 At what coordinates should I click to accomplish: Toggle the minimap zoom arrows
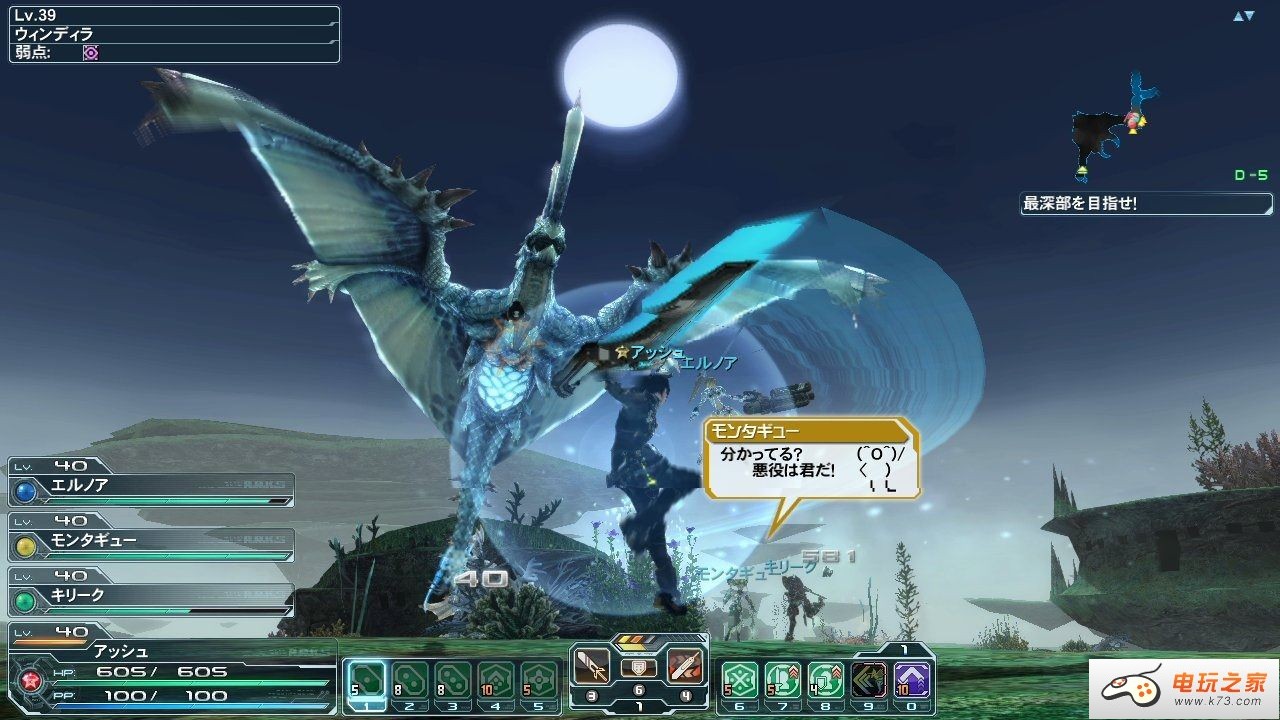(1243, 16)
